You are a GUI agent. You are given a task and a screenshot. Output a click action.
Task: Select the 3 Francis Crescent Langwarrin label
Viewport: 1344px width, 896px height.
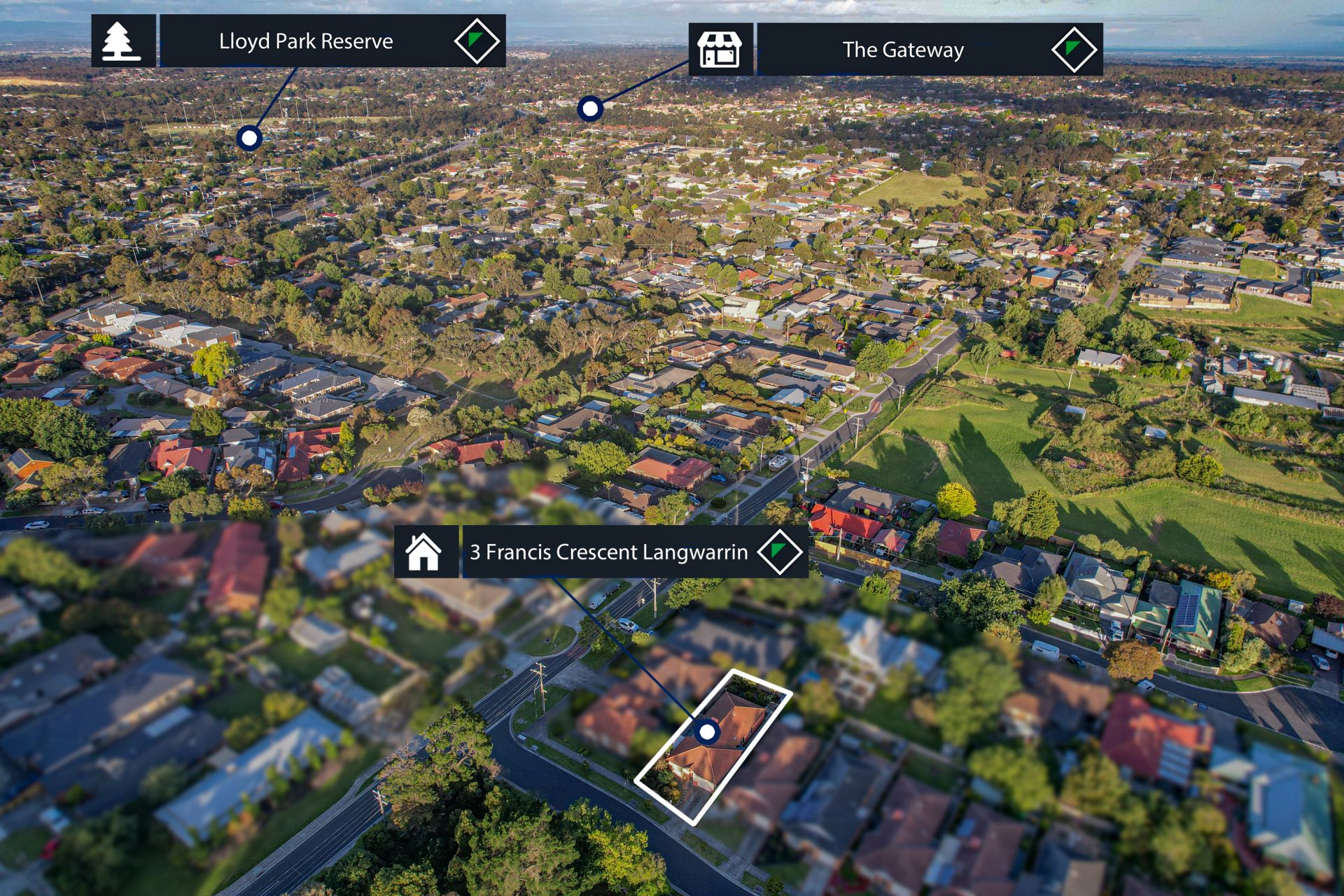pyautogui.click(x=608, y=552)
